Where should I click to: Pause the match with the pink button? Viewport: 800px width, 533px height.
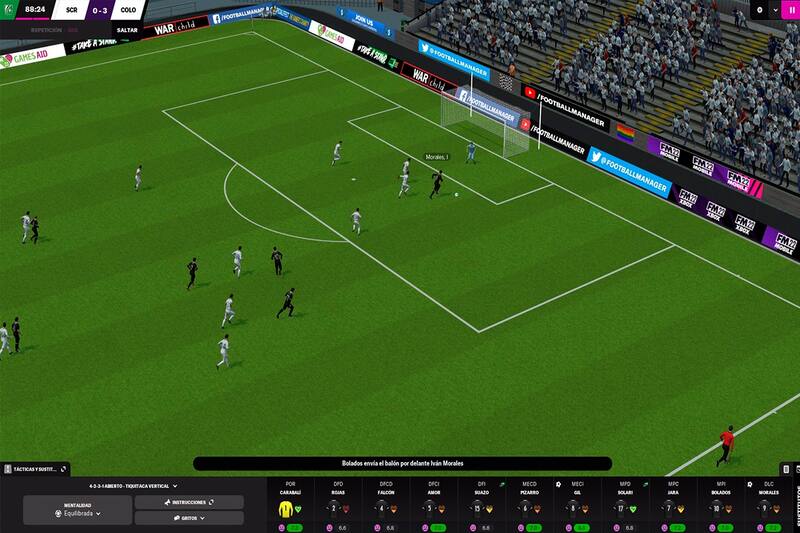click(x=790, y=10)
